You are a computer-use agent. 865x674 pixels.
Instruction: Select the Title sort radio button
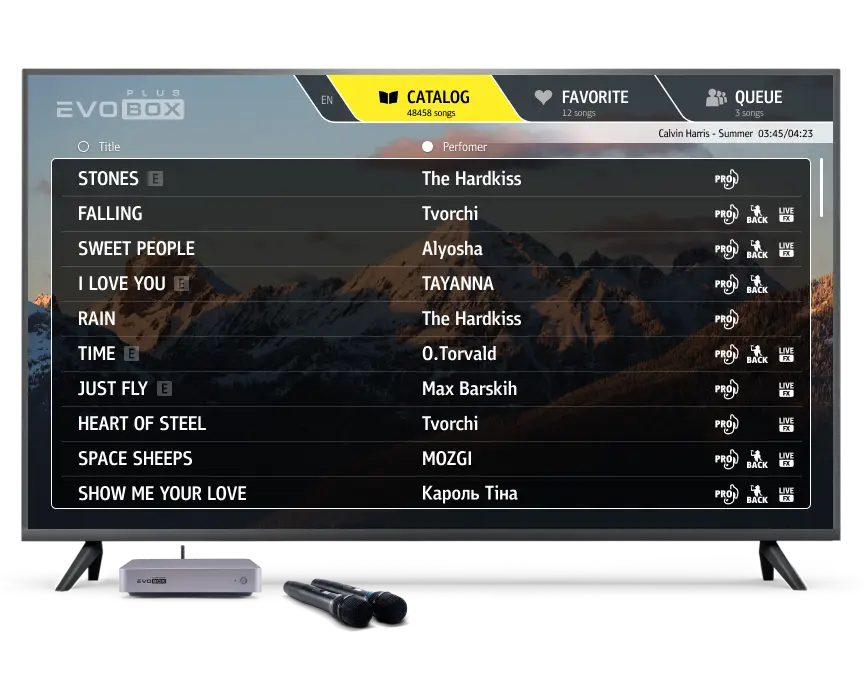click(x=83, y=146)
